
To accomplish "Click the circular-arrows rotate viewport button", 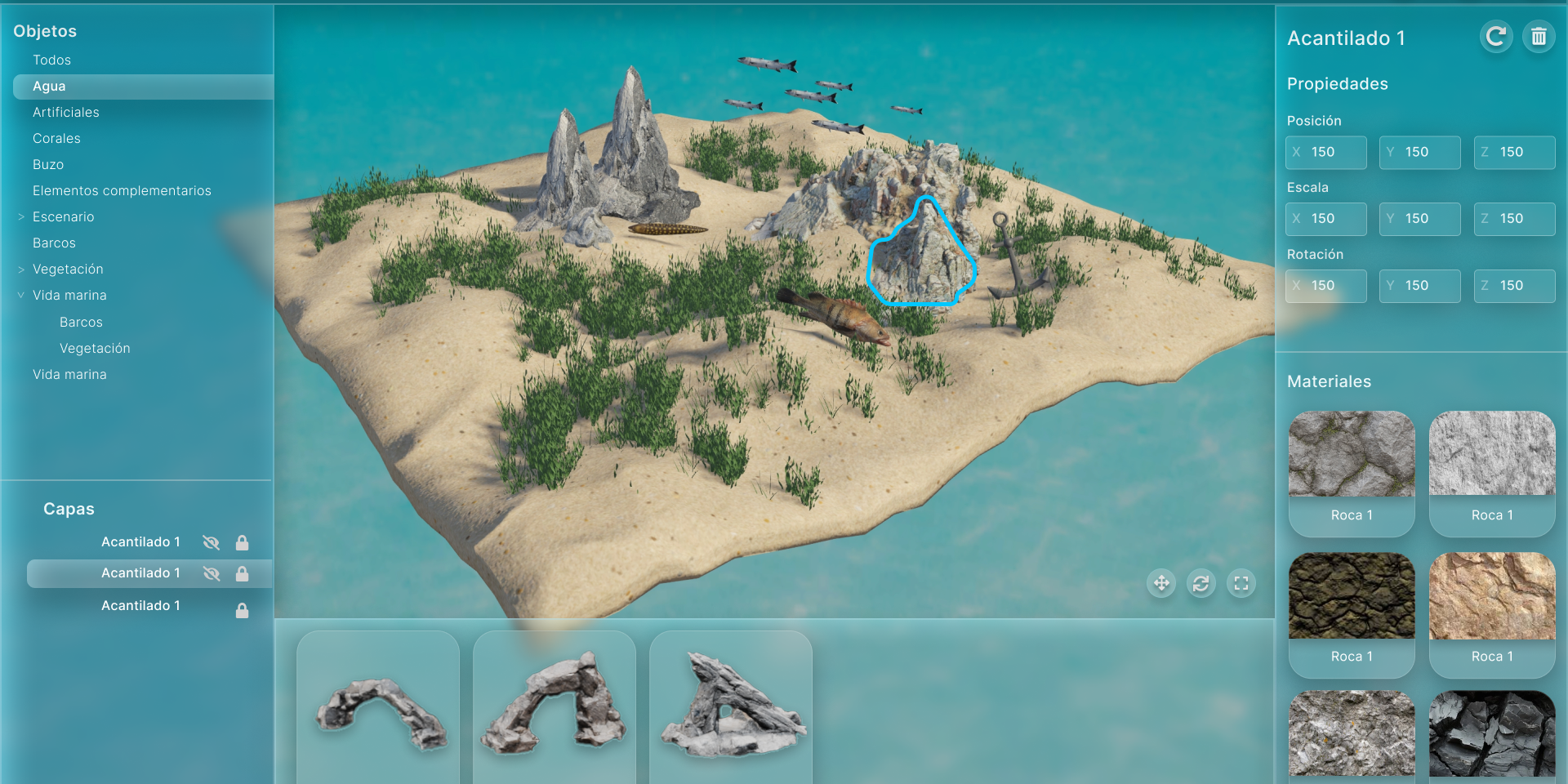I will pos(1201,583).
